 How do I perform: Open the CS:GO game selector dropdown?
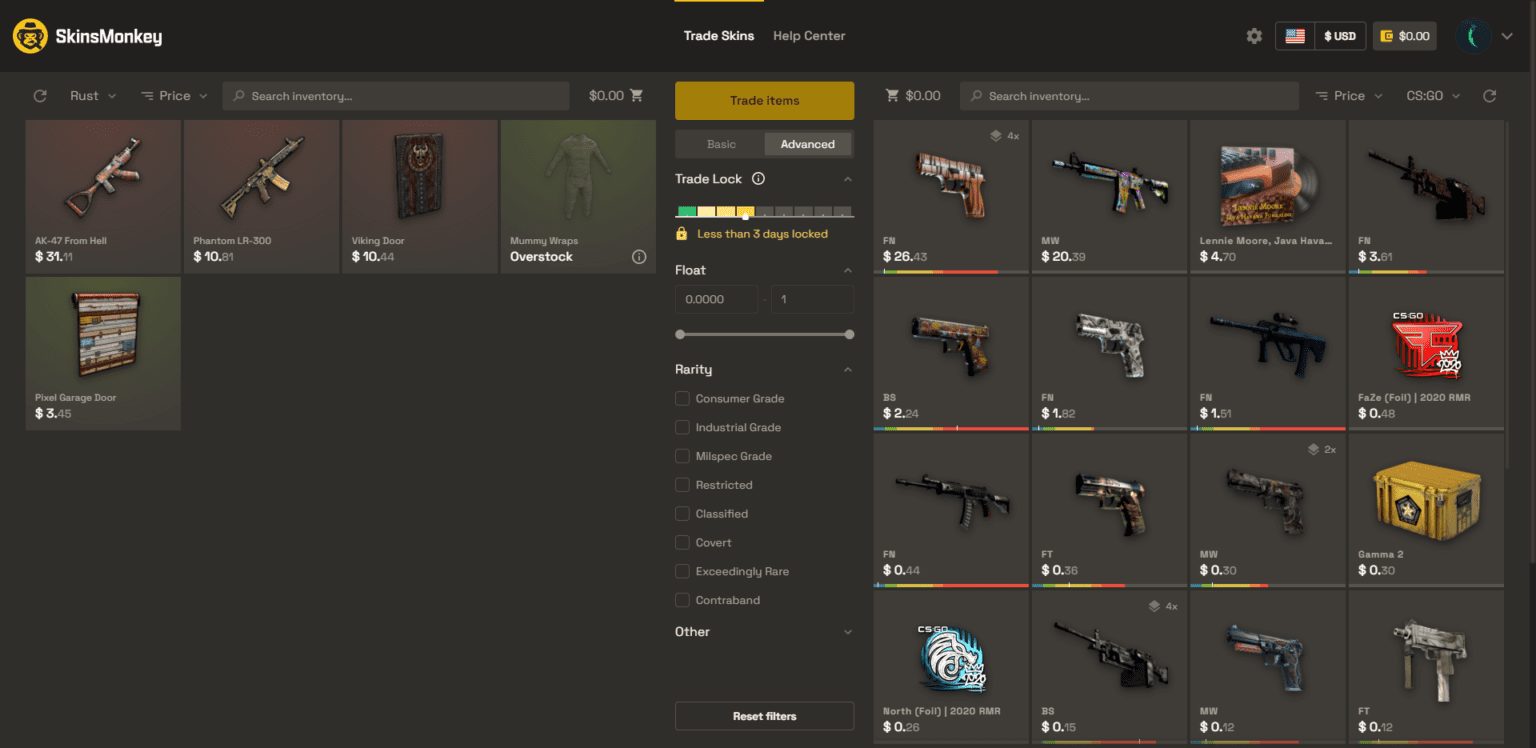pyautogui.click(x=1432, y=95)
